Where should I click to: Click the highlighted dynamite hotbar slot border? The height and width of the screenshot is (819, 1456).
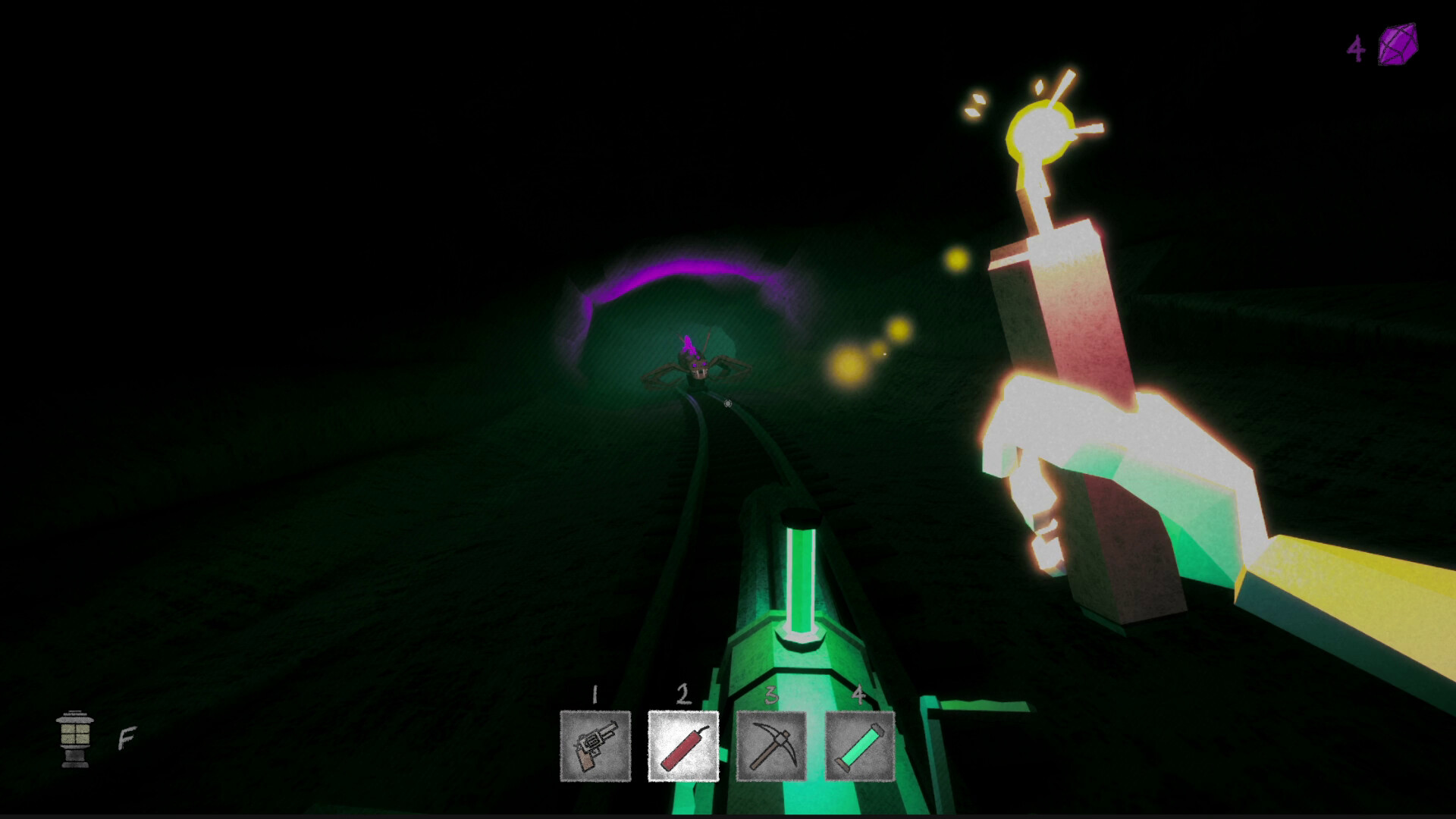click(x=682, y=711)
